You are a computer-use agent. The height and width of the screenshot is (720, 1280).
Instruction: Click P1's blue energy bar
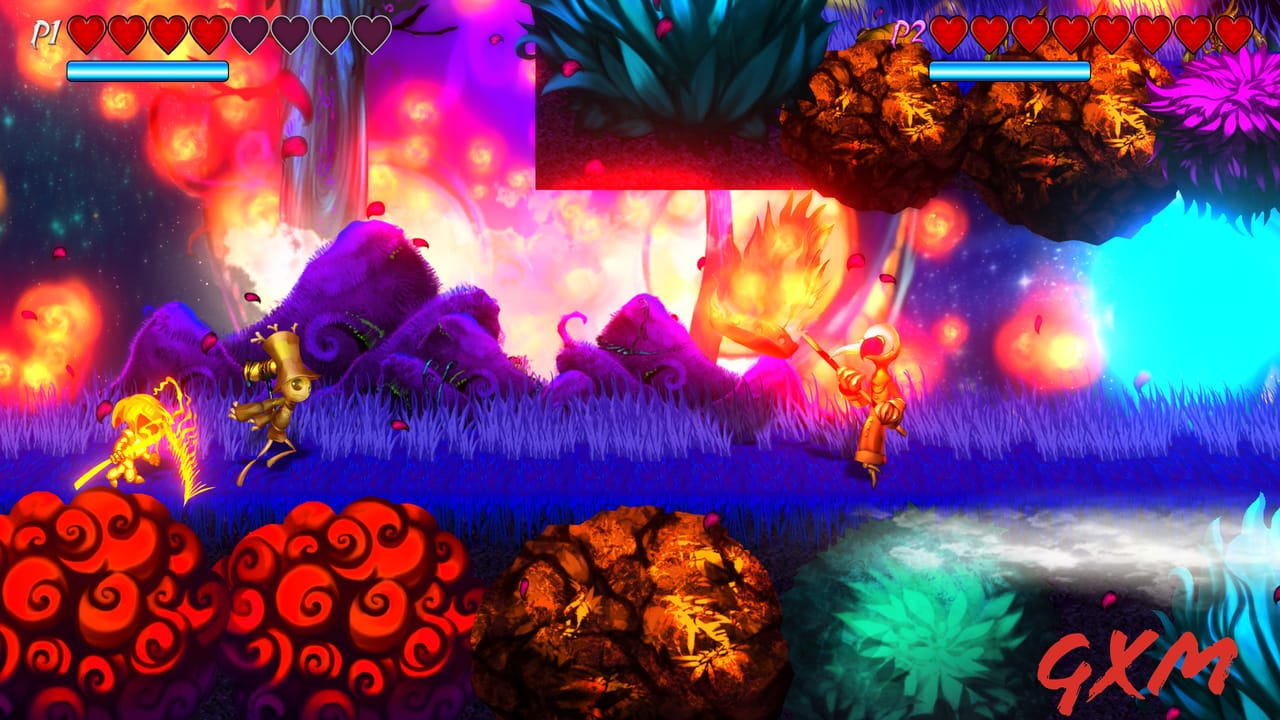click(145, 69)
